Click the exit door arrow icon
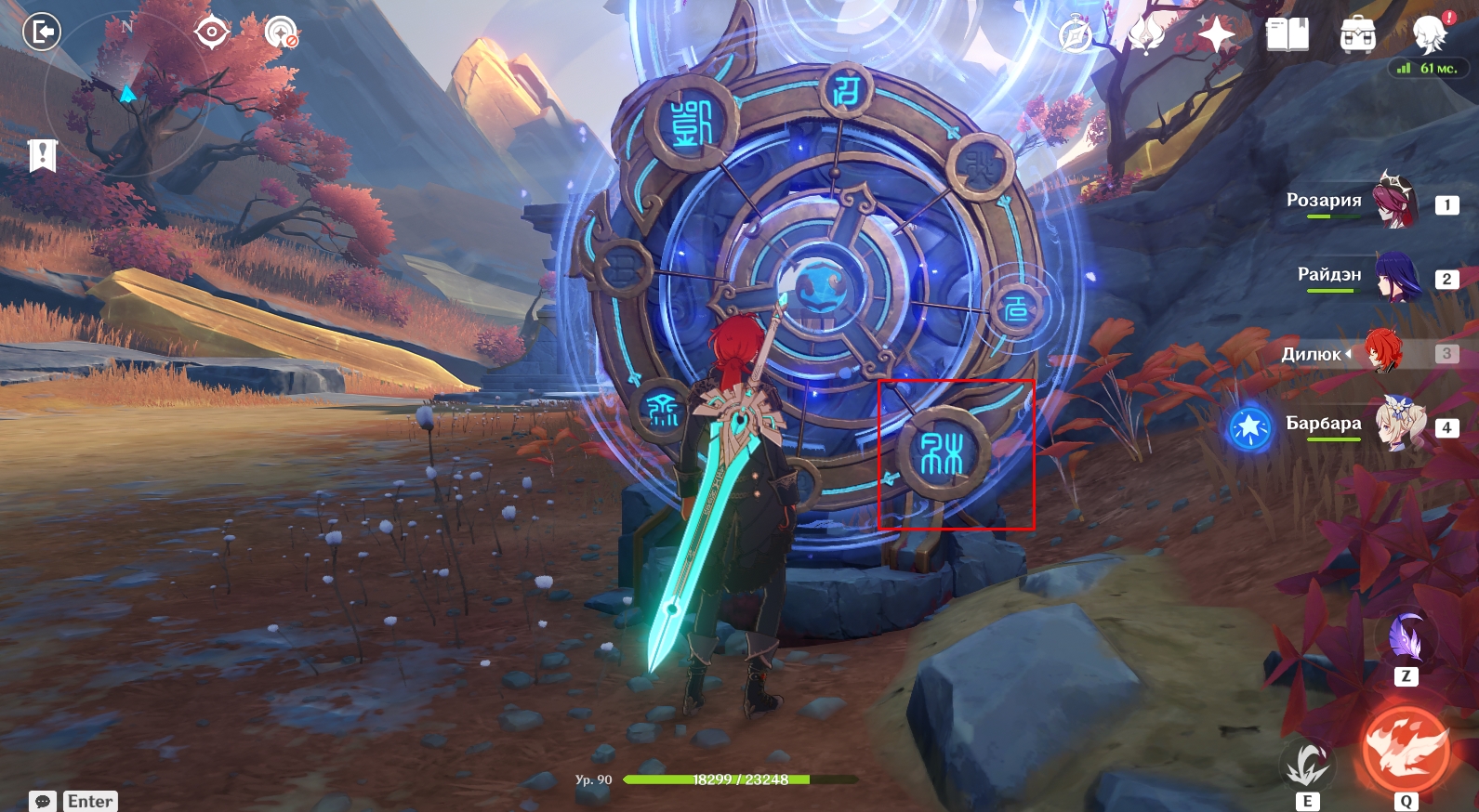This screenshot has height=812, width=1479. pyautogui.click(x=41, y=33)
